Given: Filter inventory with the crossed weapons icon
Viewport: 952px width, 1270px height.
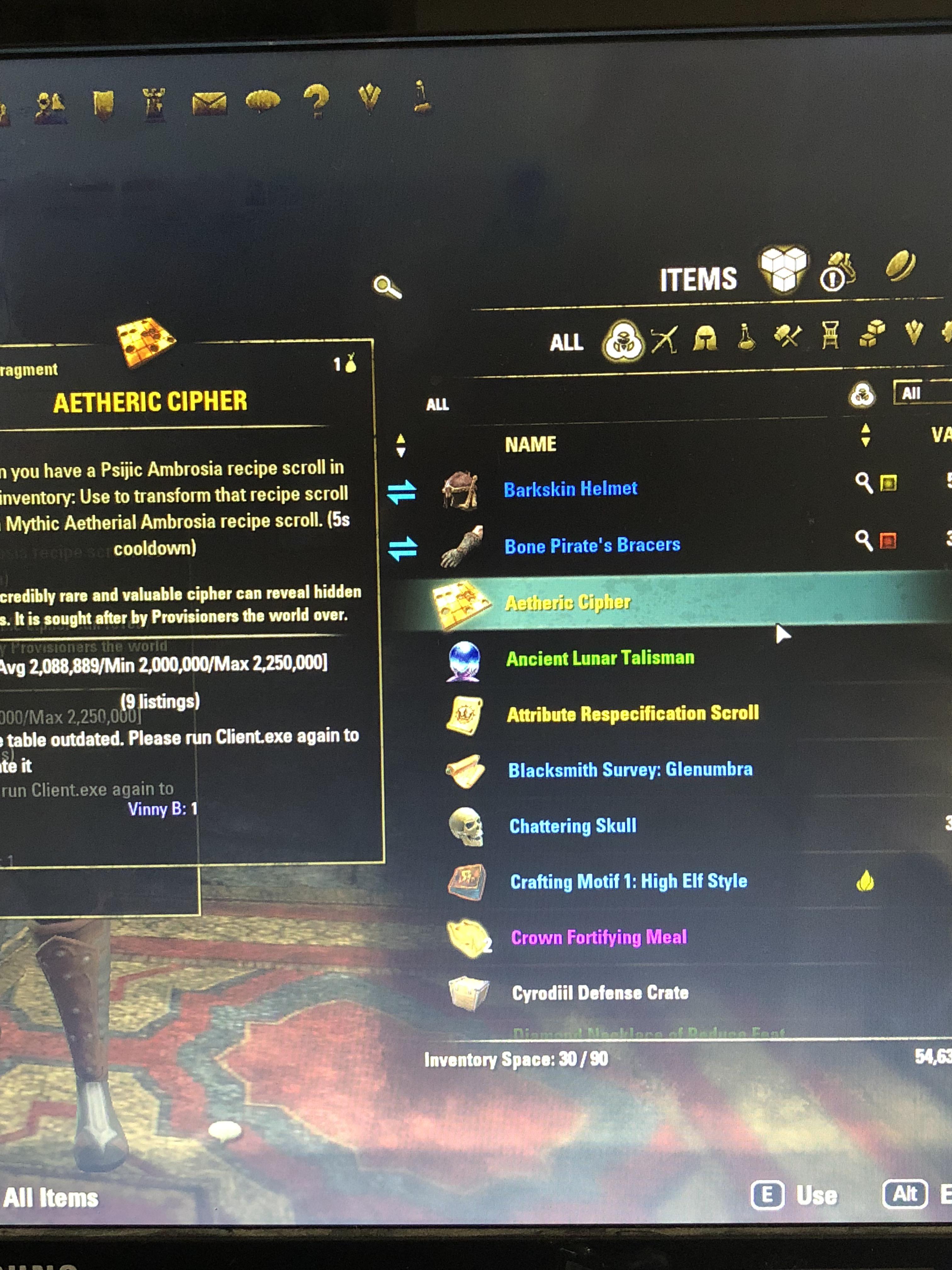Looking at the screenshot, I should pos(664,340).
